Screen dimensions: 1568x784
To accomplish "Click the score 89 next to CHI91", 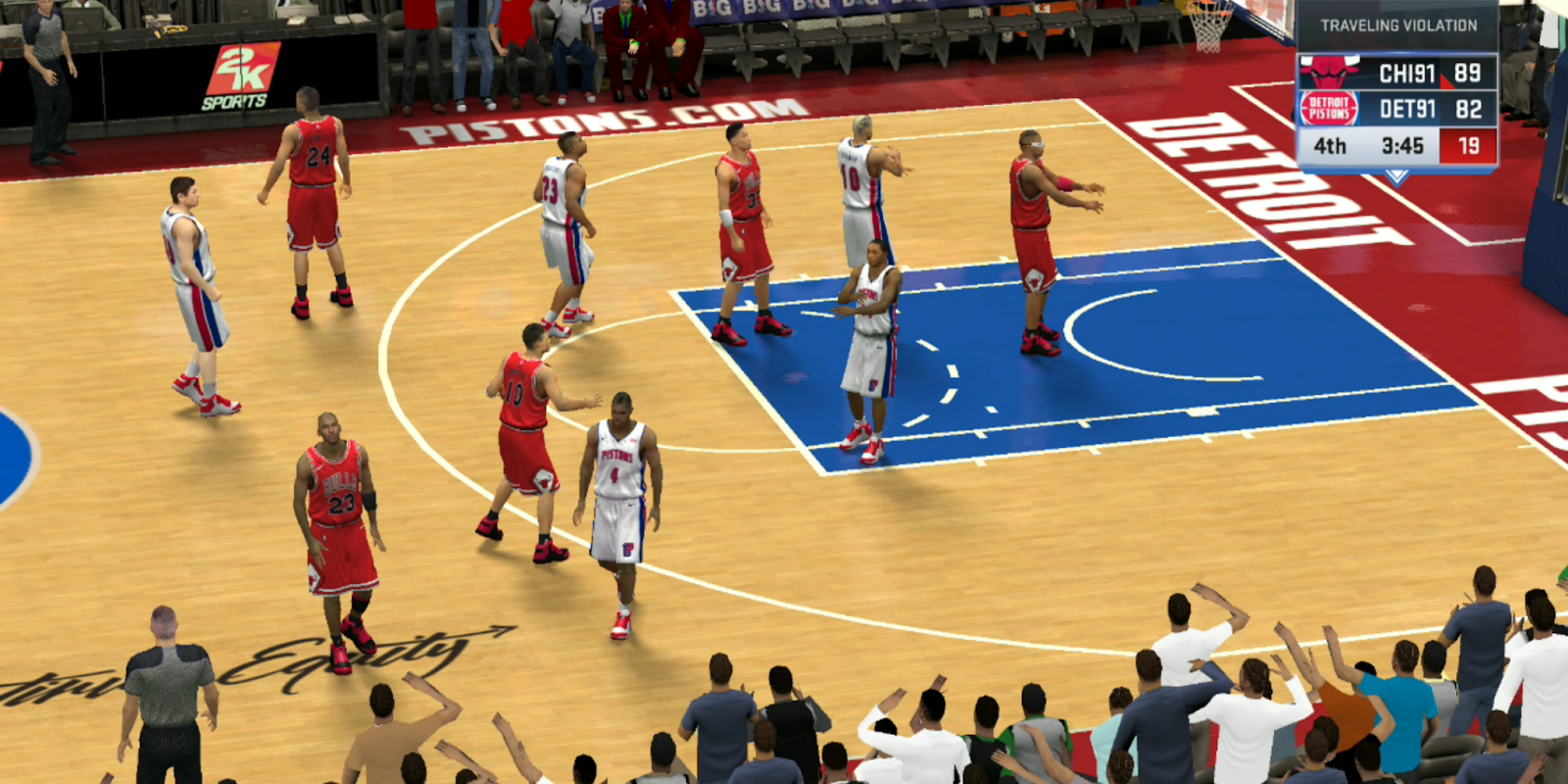I will (1469, 73).
